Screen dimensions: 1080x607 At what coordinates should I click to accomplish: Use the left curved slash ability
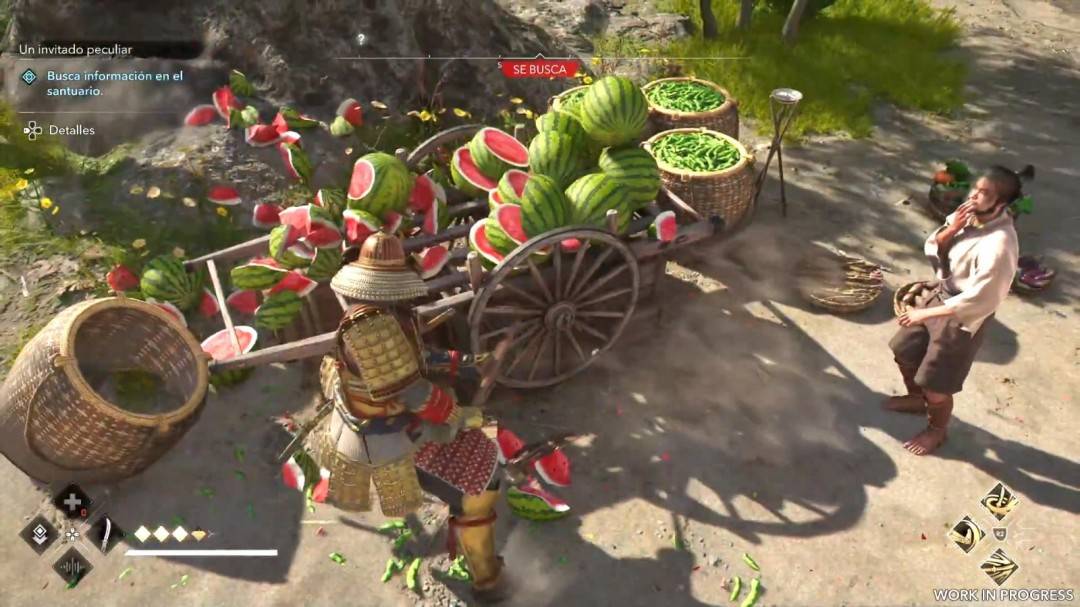966,534
